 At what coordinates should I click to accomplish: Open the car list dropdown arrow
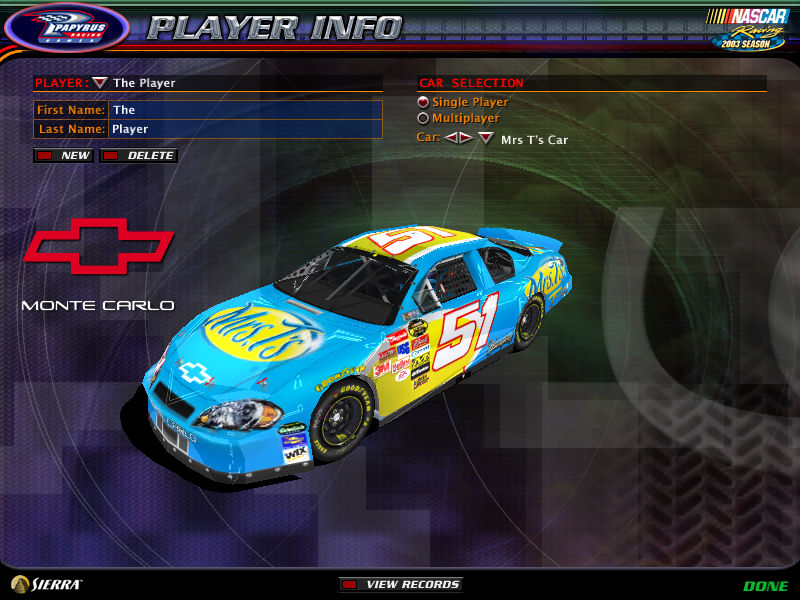pyautogui.click(x=485, y=138)
